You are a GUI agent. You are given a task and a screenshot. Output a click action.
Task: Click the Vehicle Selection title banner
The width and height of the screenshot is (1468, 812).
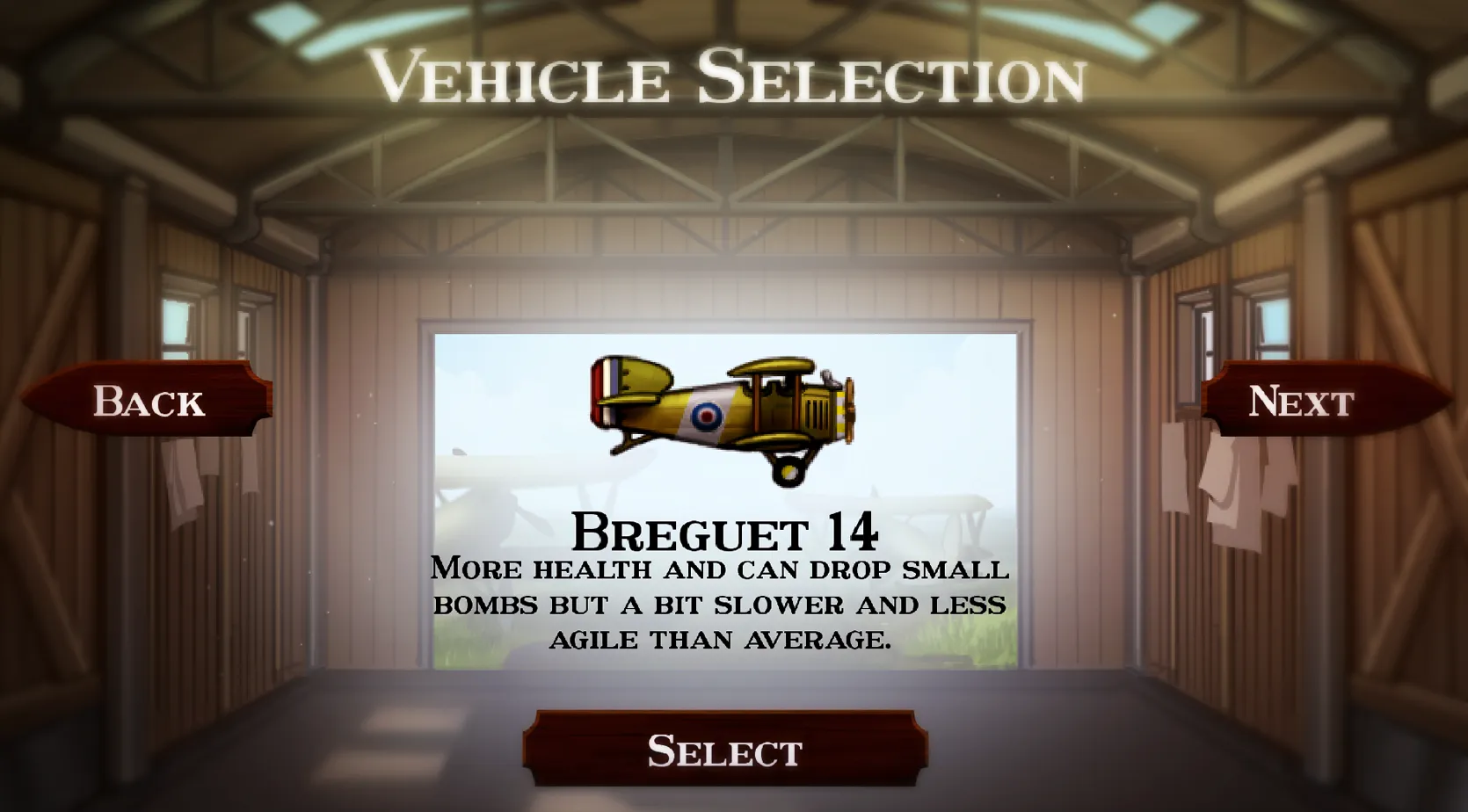click(x=732, y=80)
